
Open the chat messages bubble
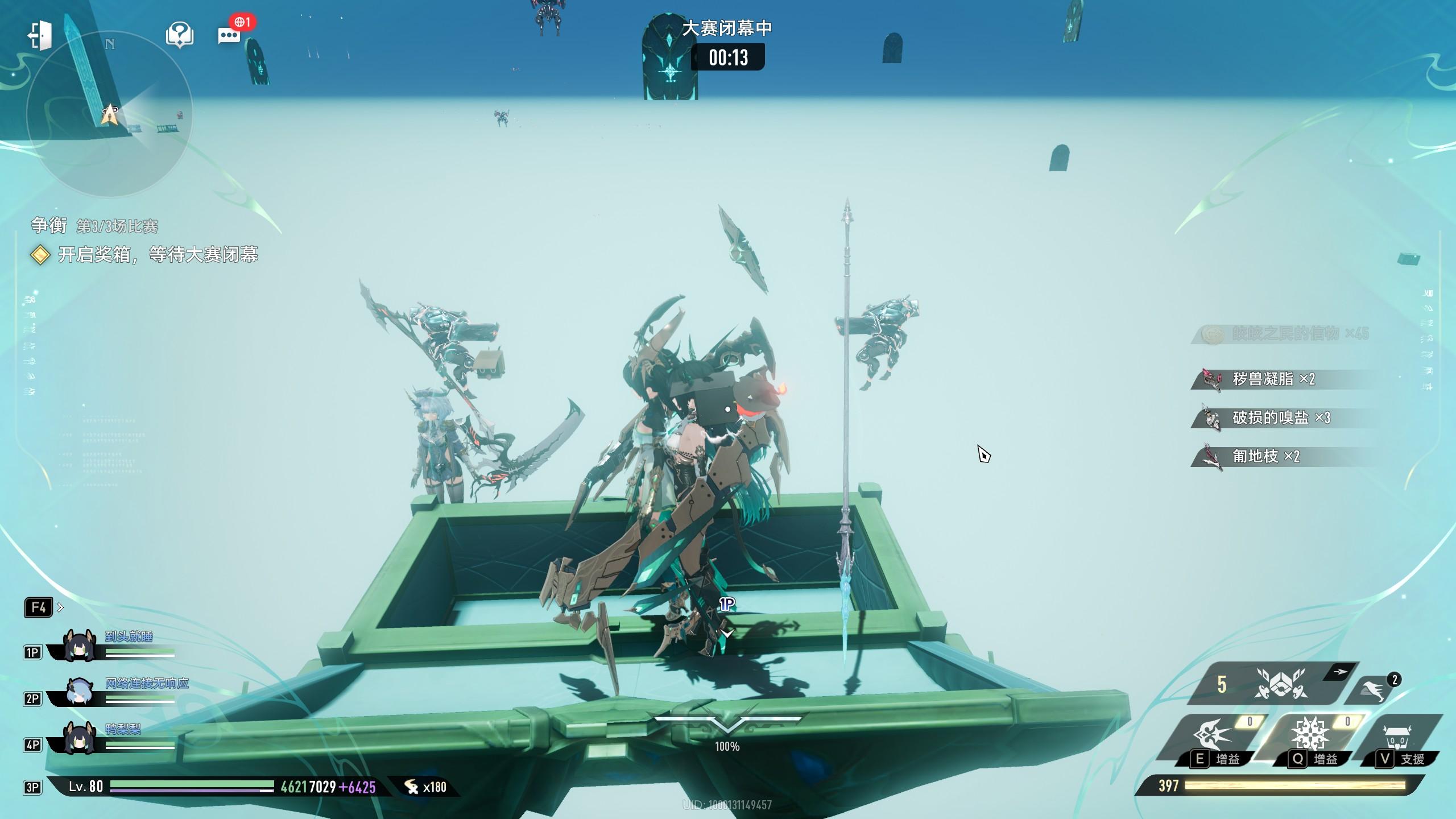tap(229, 35)
